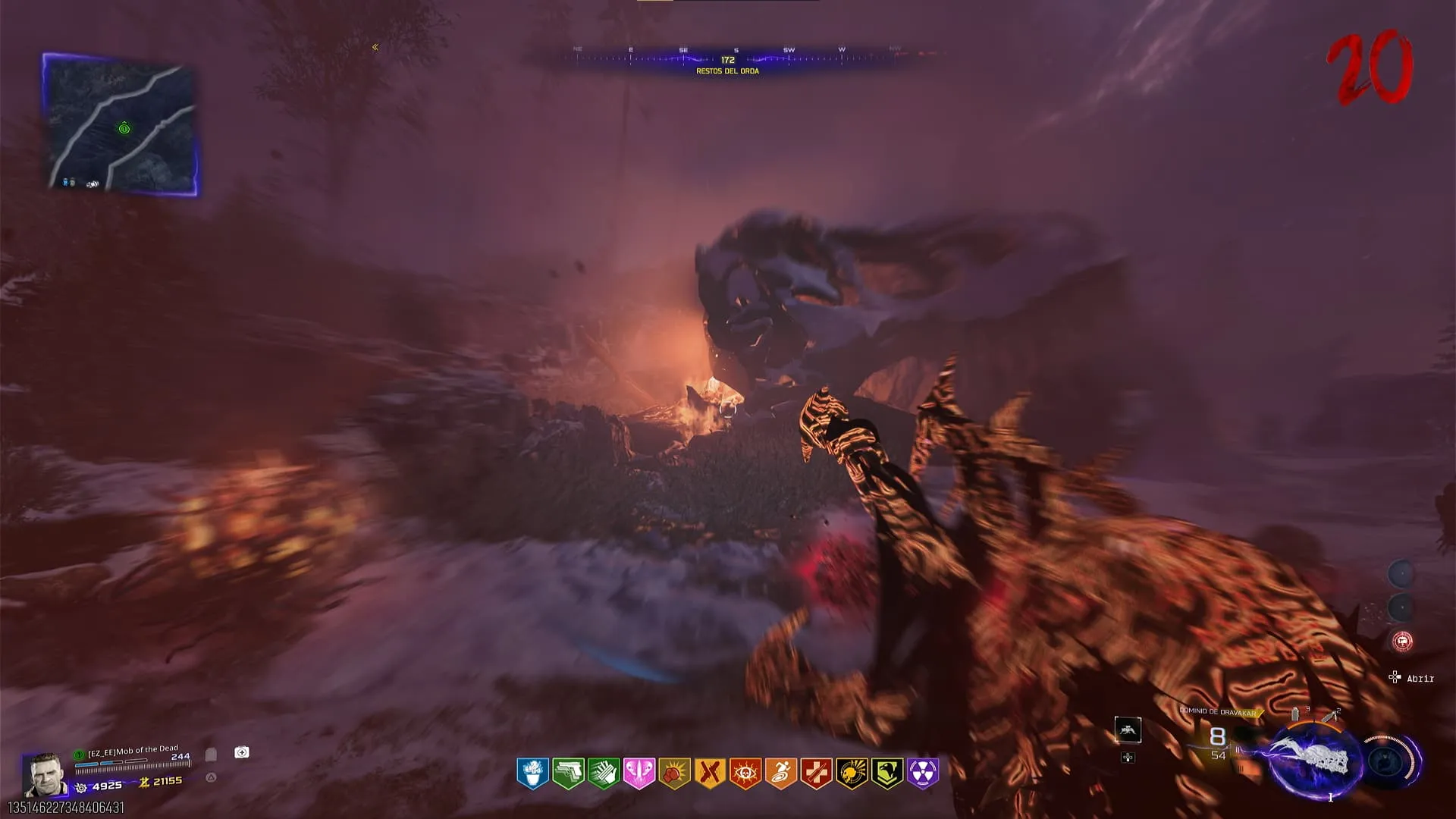The image size is (1456, 819).
Task: Select the pink rocket perk icon
Action: click(639, 773)
